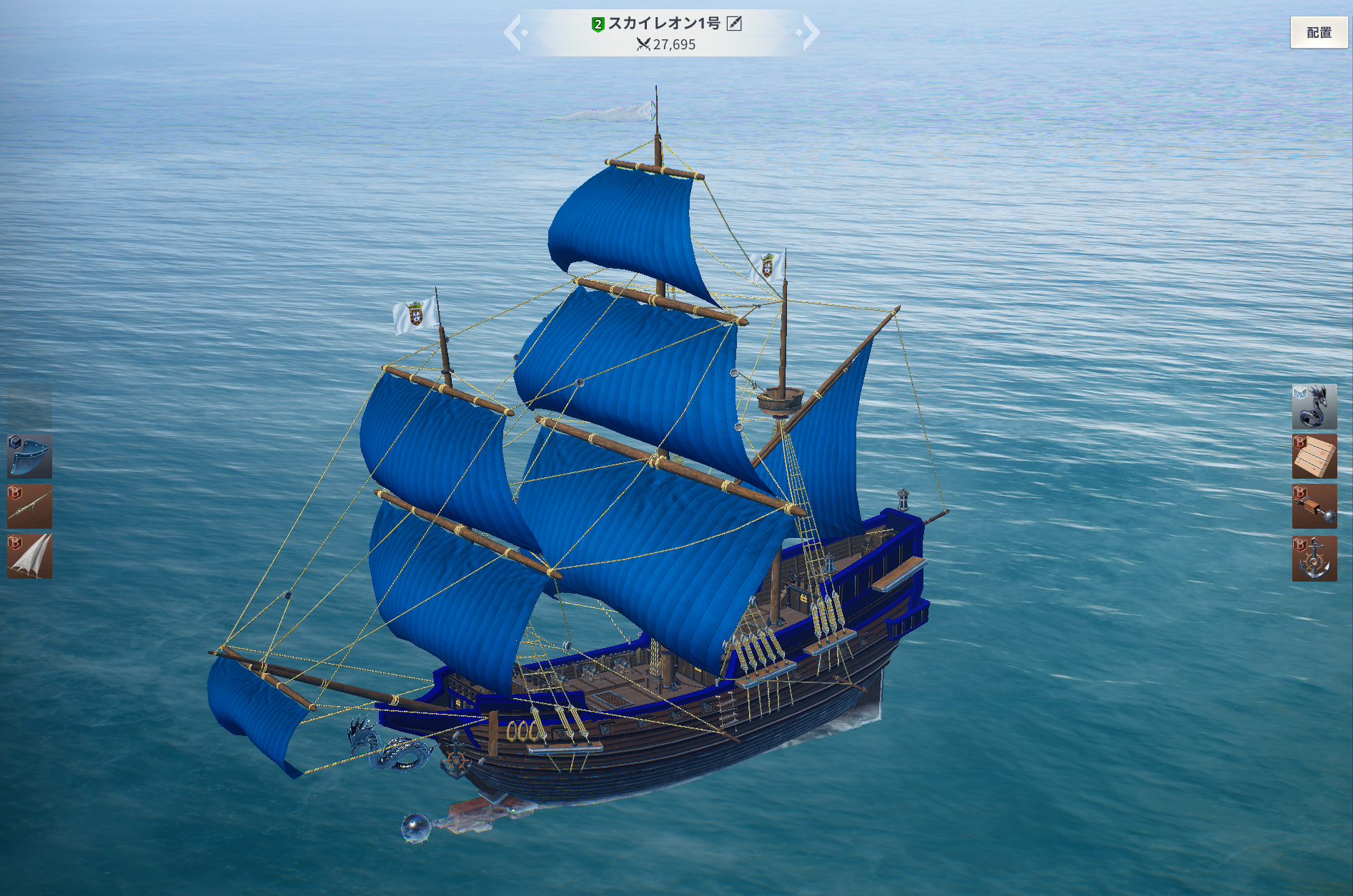Select the anchor equipment slot
Image resolution: width=1353 pixels, height=896 pixels.
pyautogui.click(x=1314, y=558)
